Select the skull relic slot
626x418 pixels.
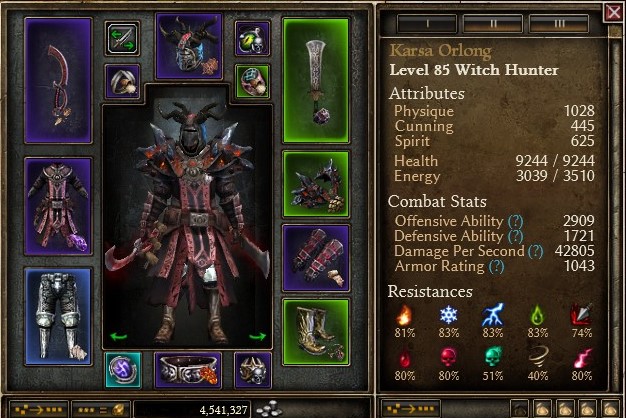pos(252,370)
